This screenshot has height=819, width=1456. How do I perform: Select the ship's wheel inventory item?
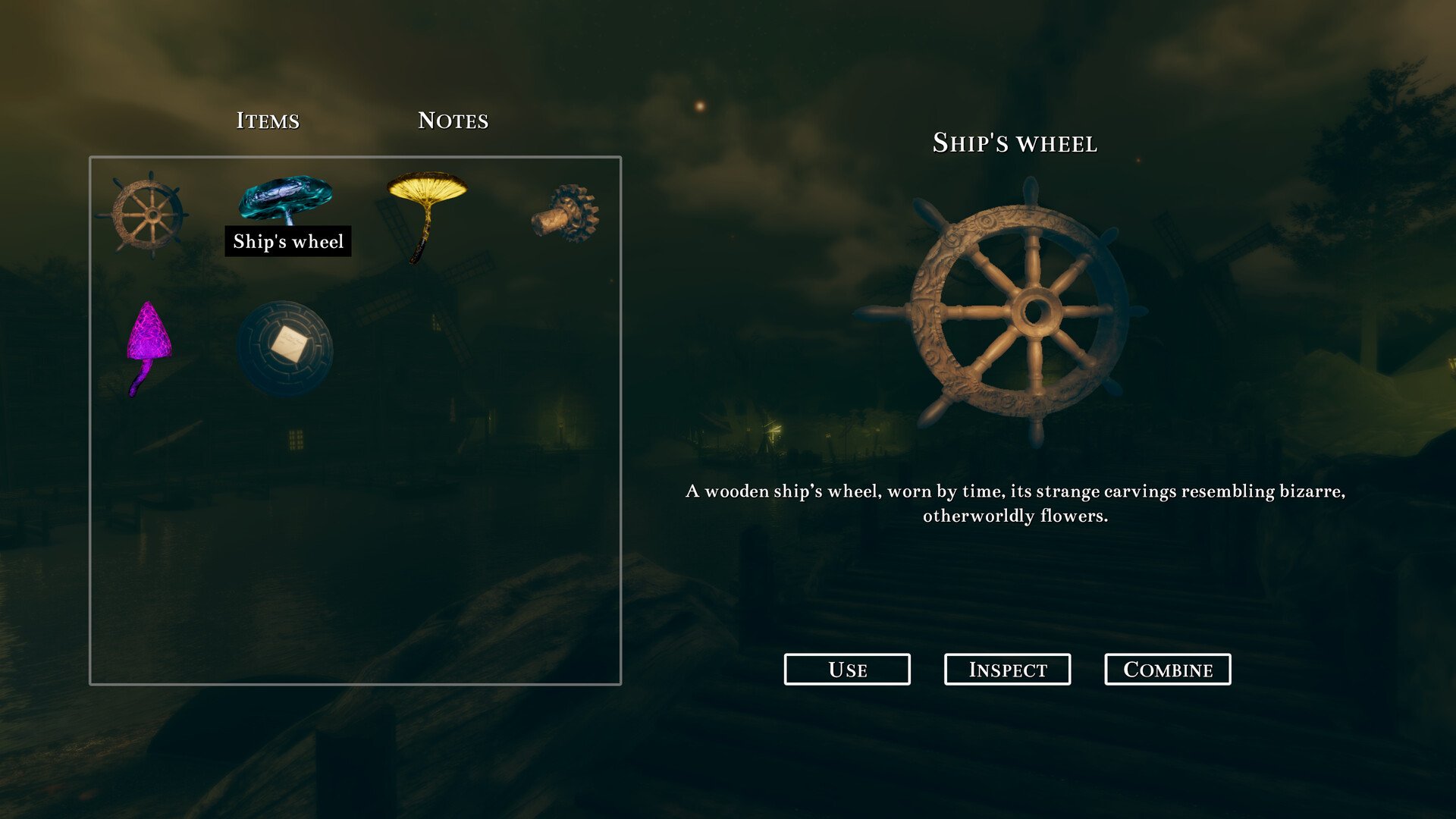[x=147, y=215]
